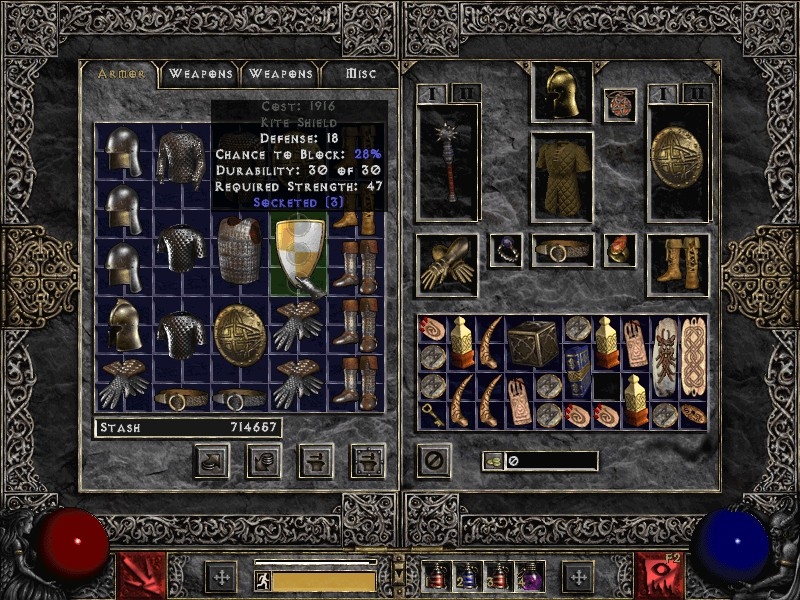Click the equipped leather boots

678,264
